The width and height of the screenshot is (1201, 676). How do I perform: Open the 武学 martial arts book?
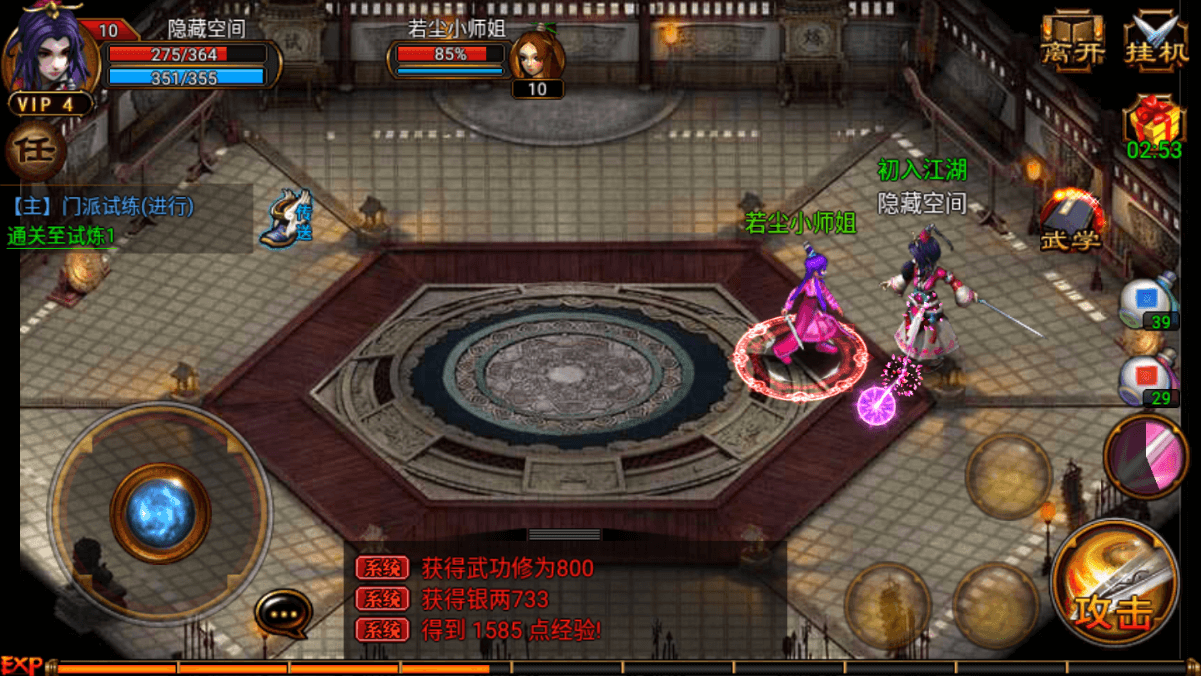(1072, 220)
